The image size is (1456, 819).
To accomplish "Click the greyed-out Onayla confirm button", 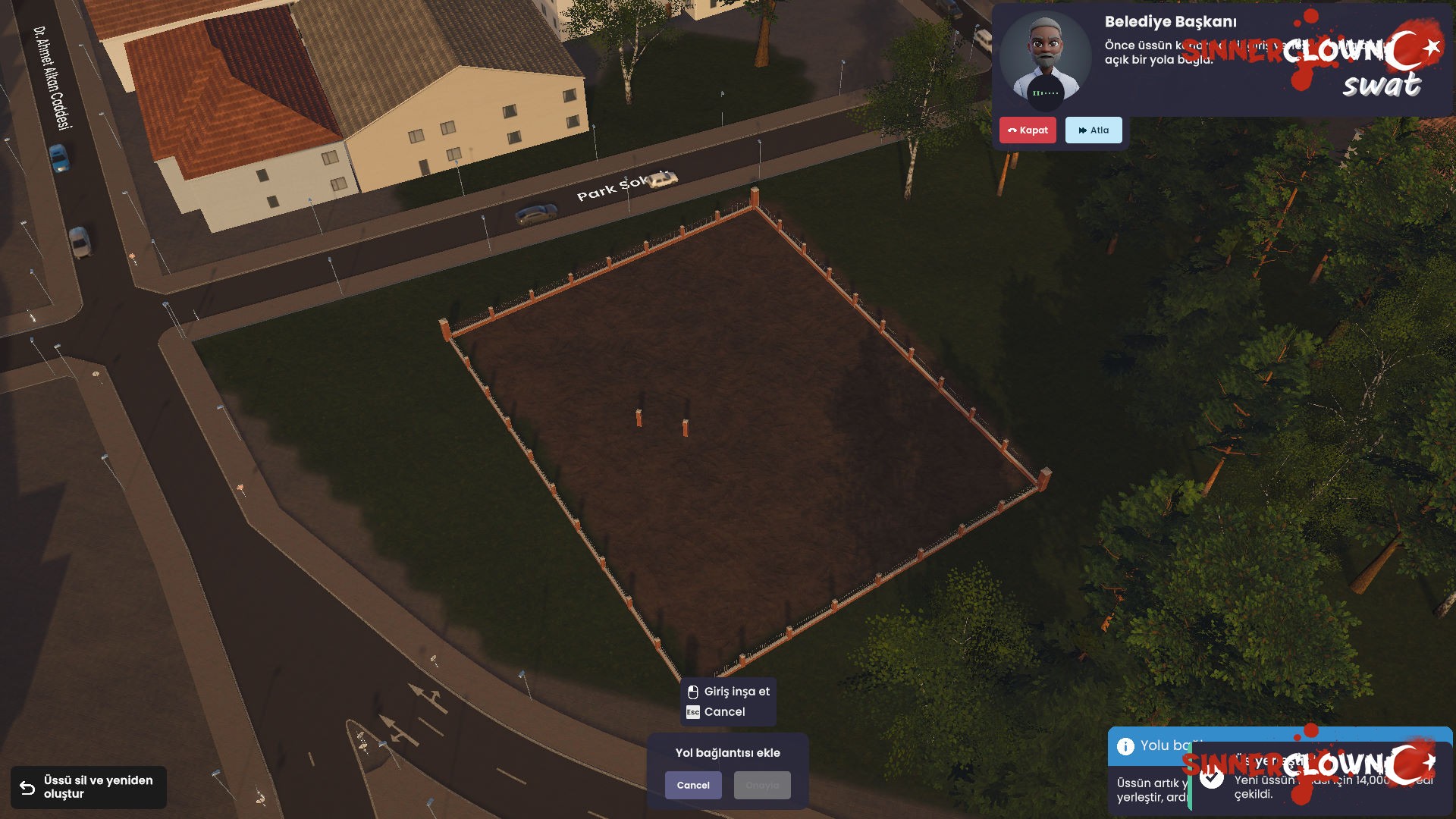I will coord(762,786).
